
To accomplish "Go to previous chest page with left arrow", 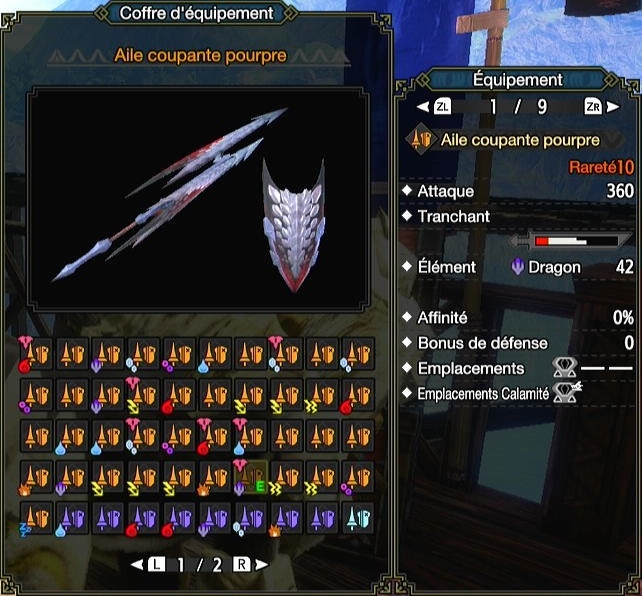I will (137, 564).
